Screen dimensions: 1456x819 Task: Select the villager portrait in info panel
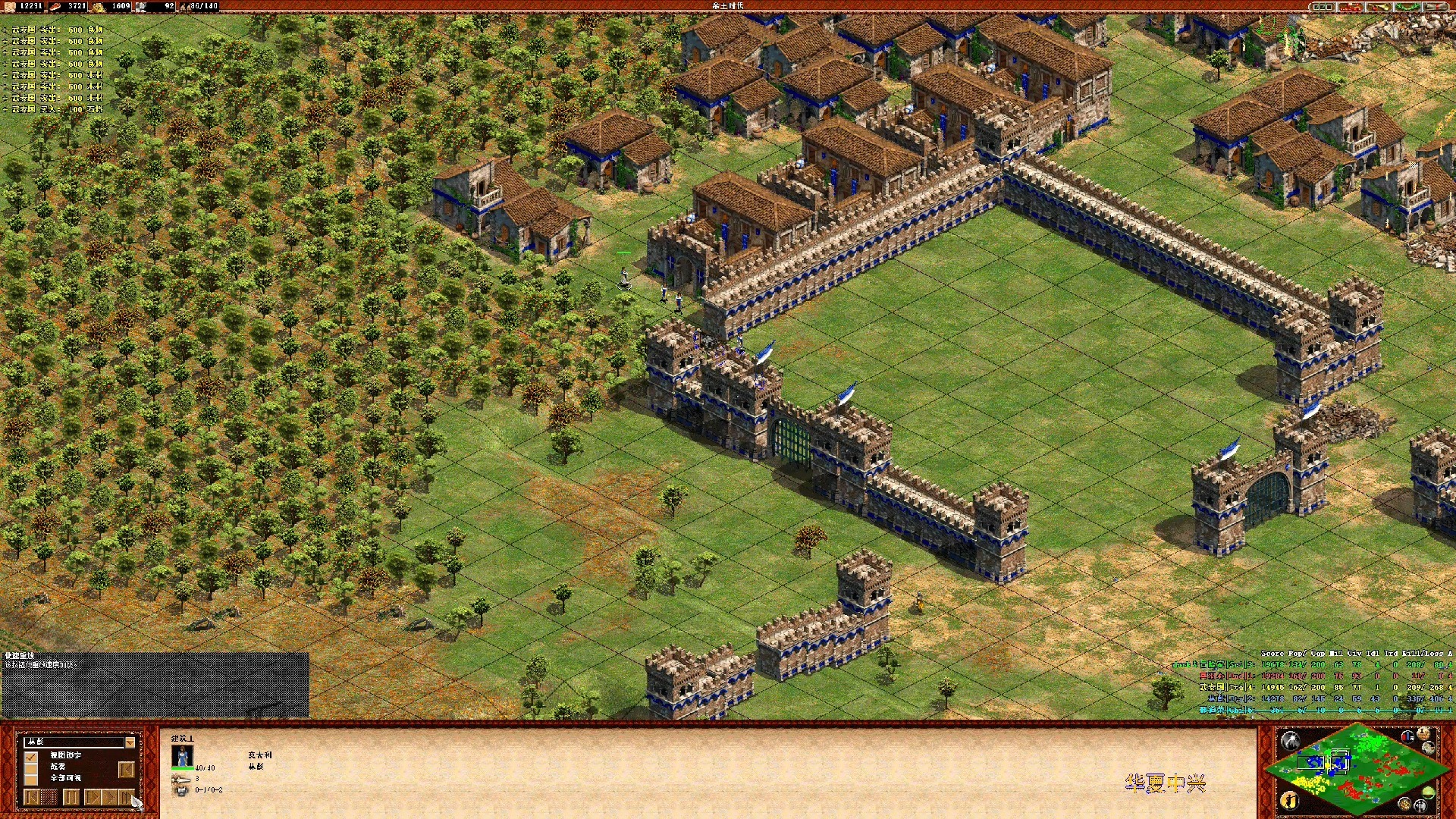coord(182,757)
